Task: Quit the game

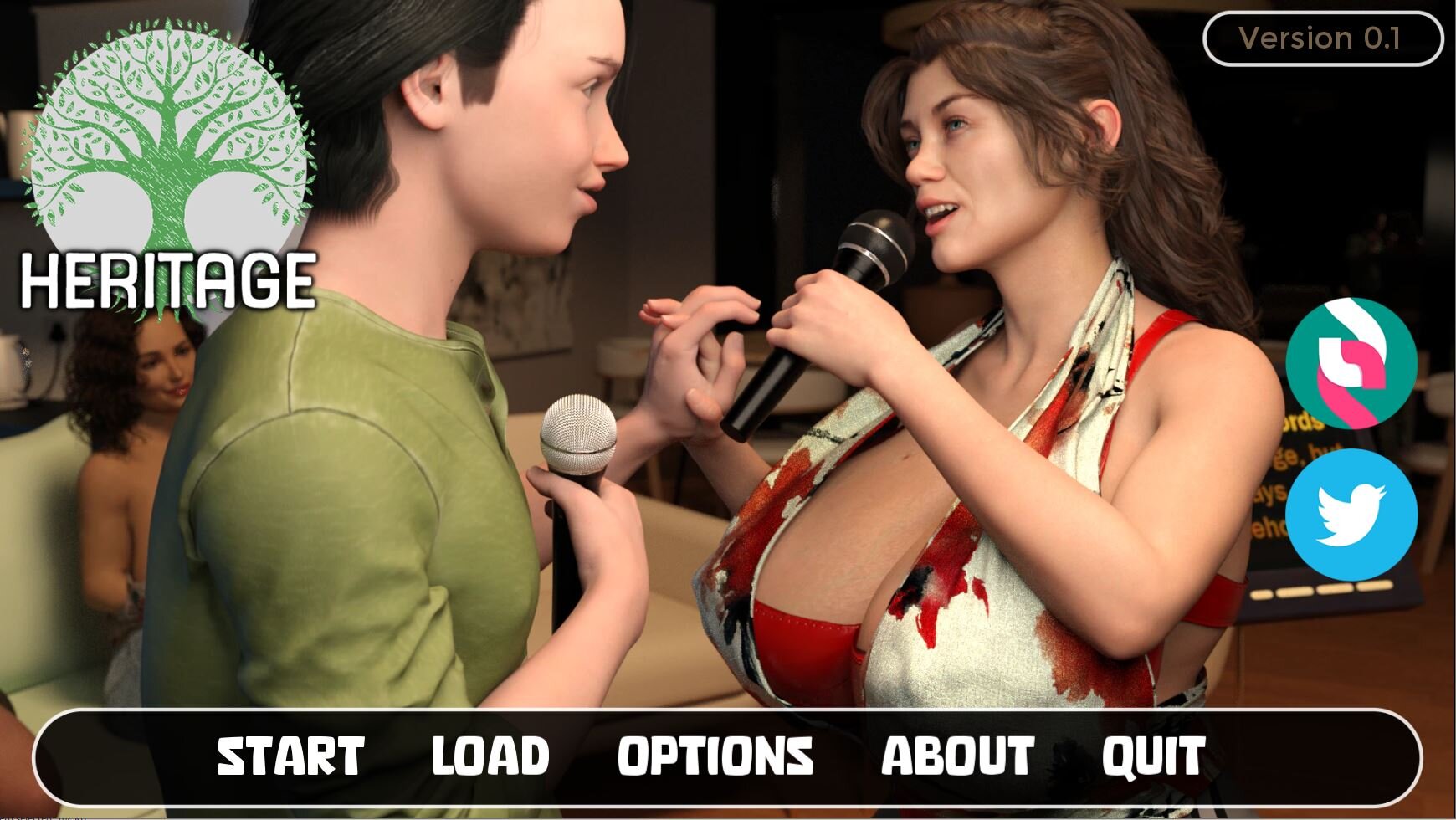Action: tap(1153, 756)
